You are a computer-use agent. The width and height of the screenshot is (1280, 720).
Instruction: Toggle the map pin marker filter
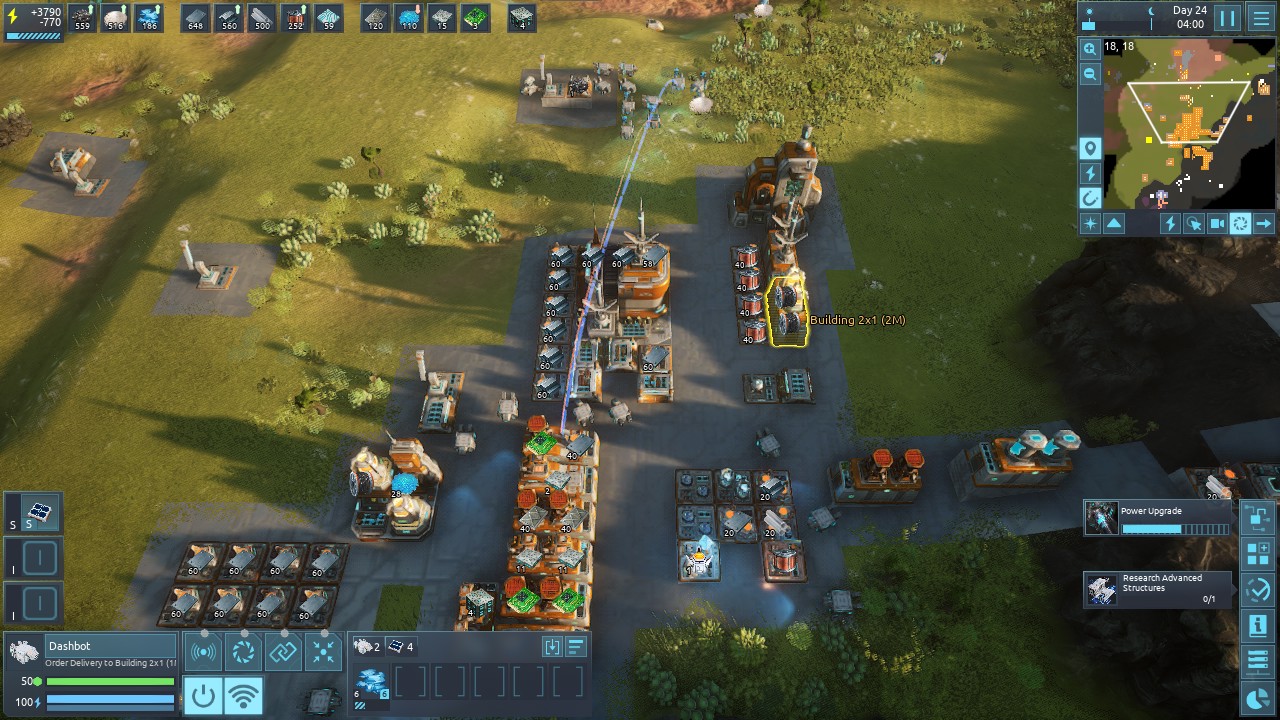click(1090, 149)
